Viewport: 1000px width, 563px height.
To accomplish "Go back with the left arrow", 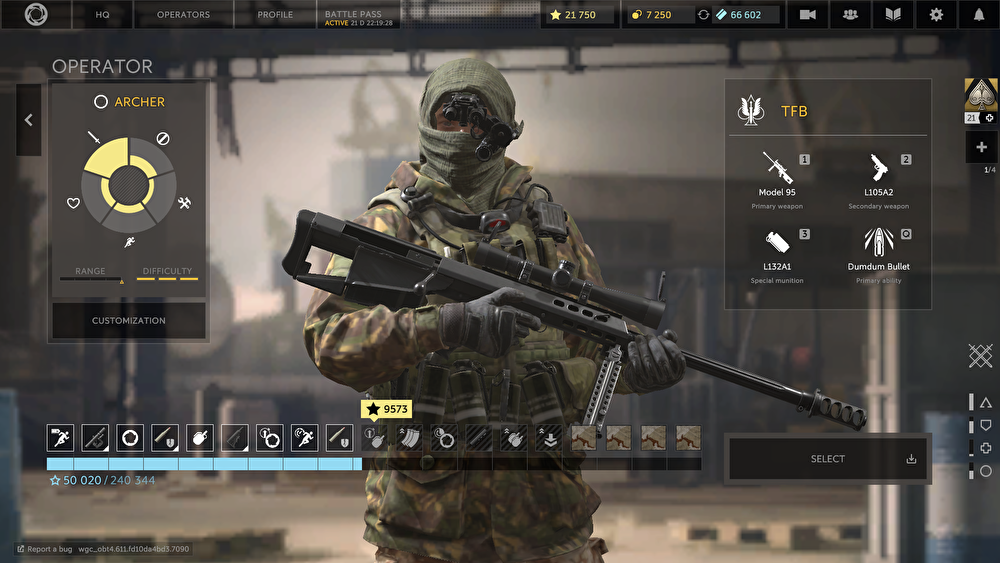I will (28, 120).
